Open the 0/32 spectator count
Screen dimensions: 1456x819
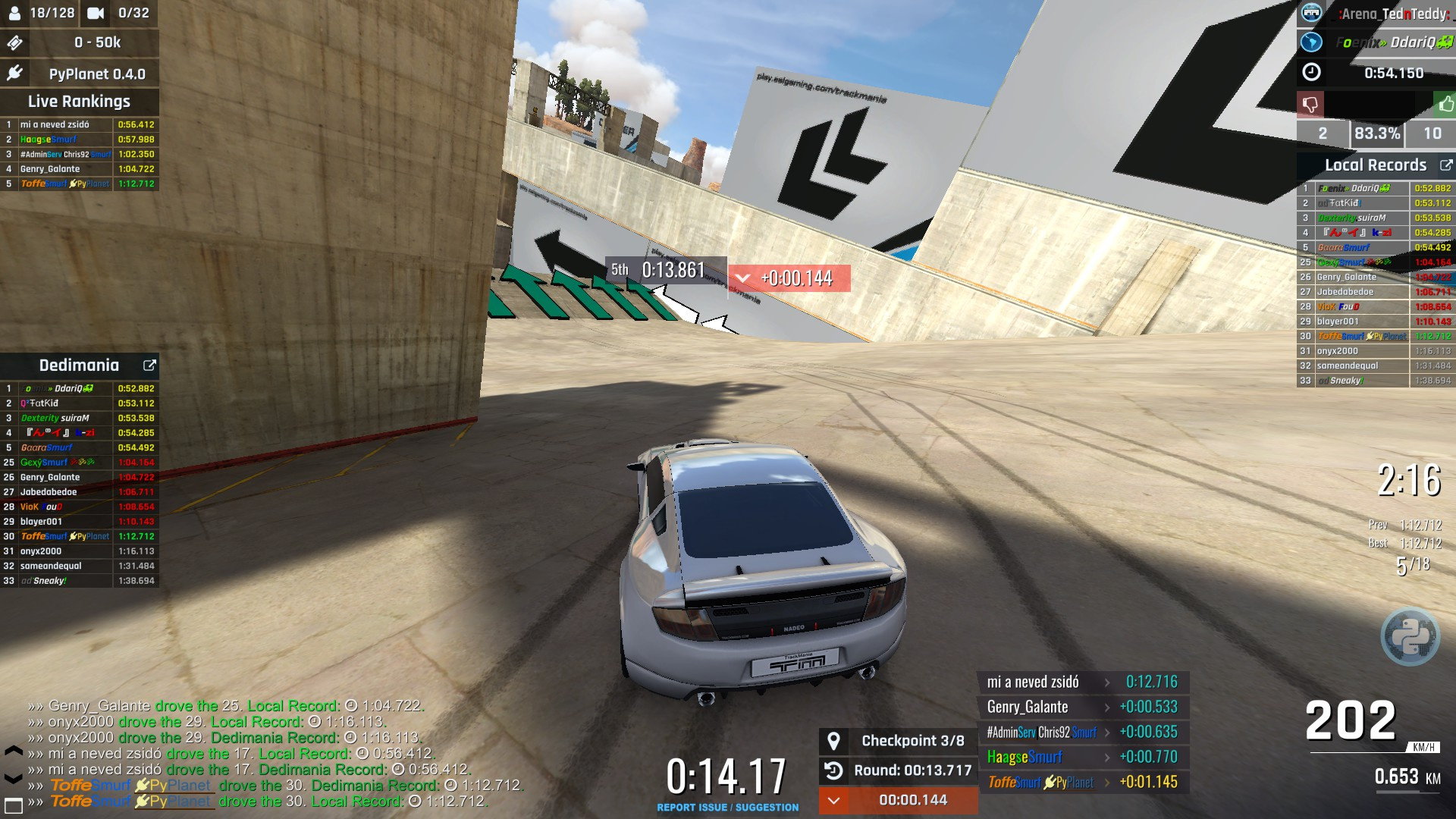pos(120,13)
